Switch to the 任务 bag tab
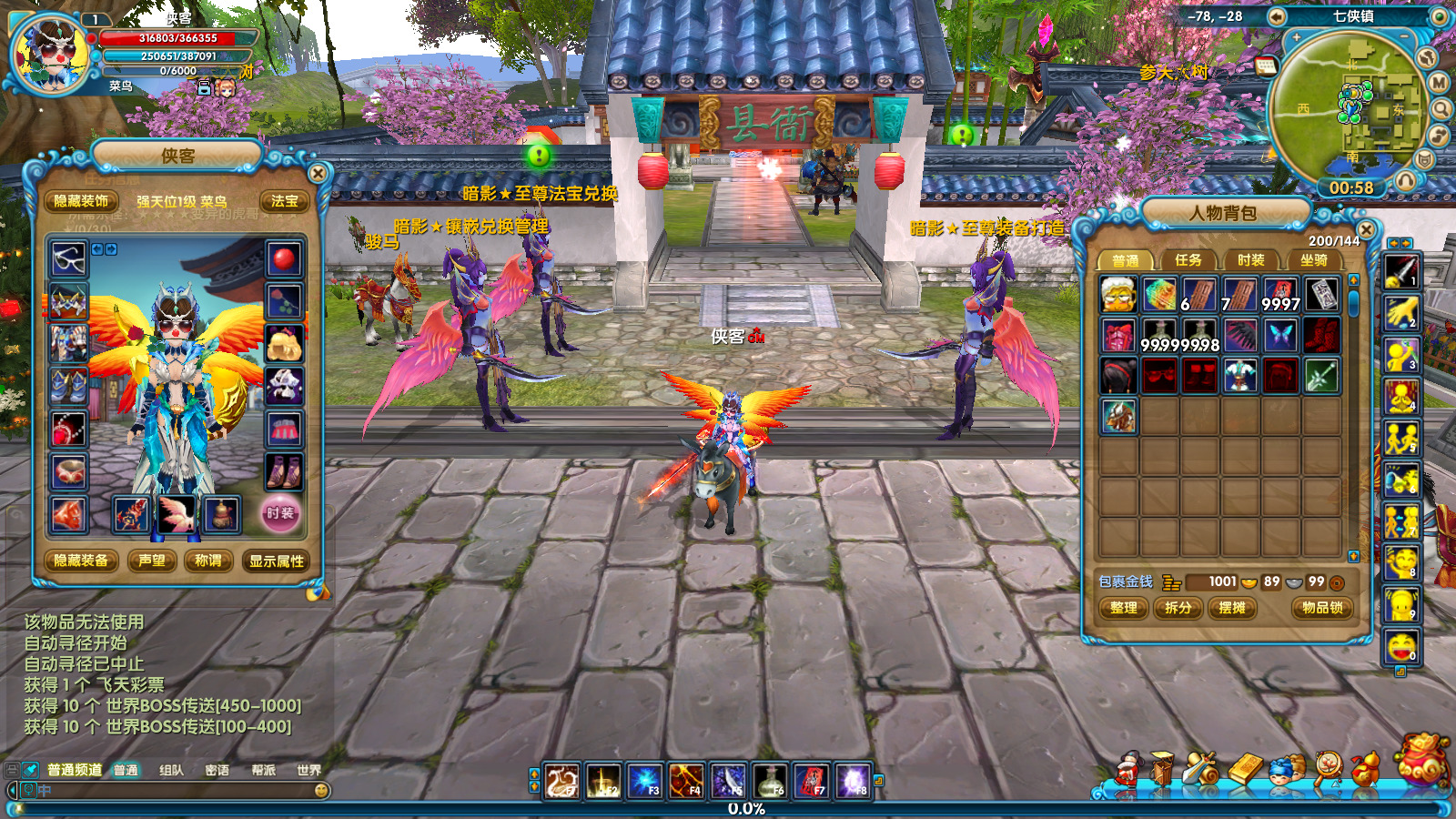1456x819 pixels. pos(1188,260)
